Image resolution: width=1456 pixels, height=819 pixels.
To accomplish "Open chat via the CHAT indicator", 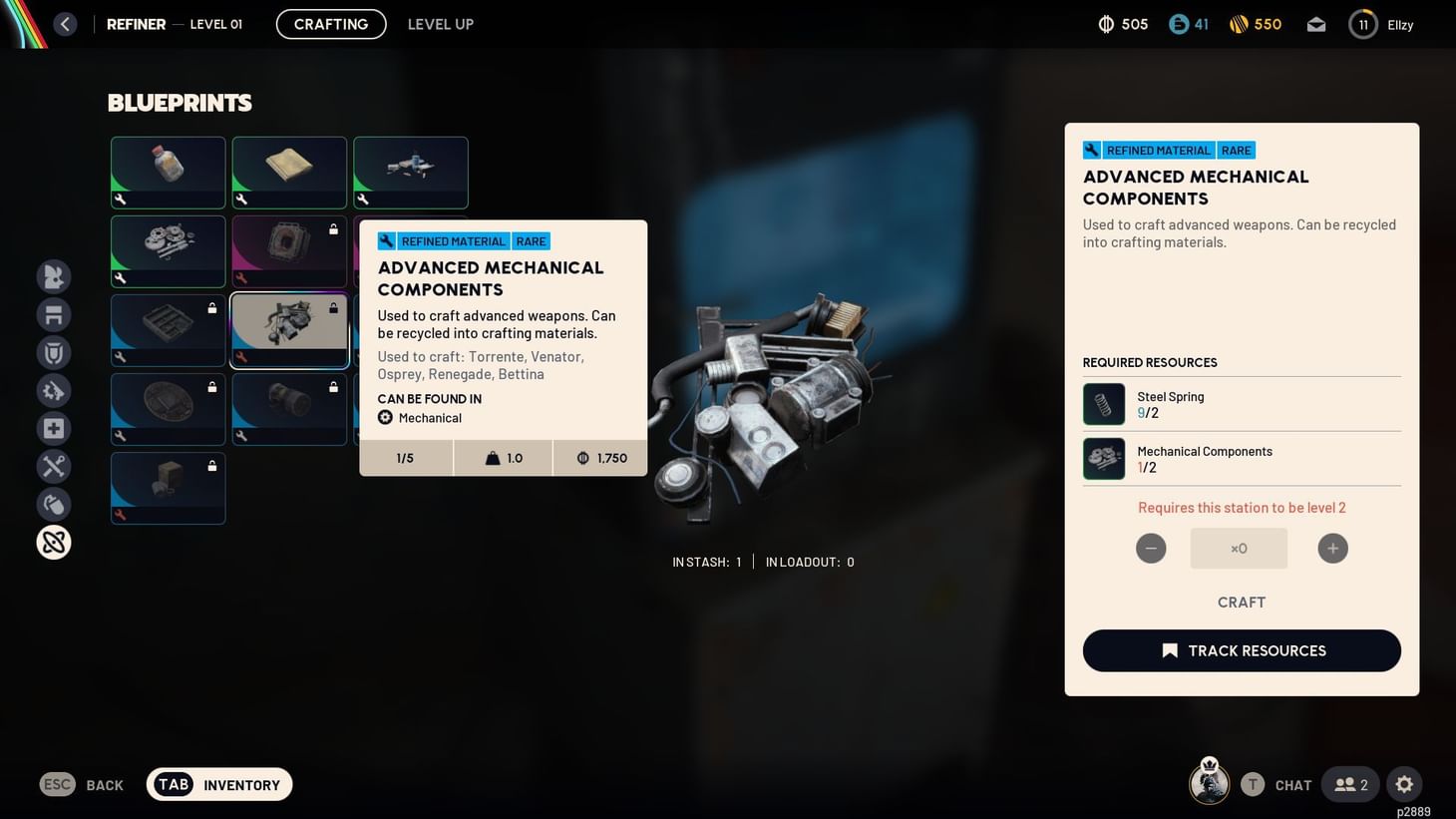I will [1292, 784].
